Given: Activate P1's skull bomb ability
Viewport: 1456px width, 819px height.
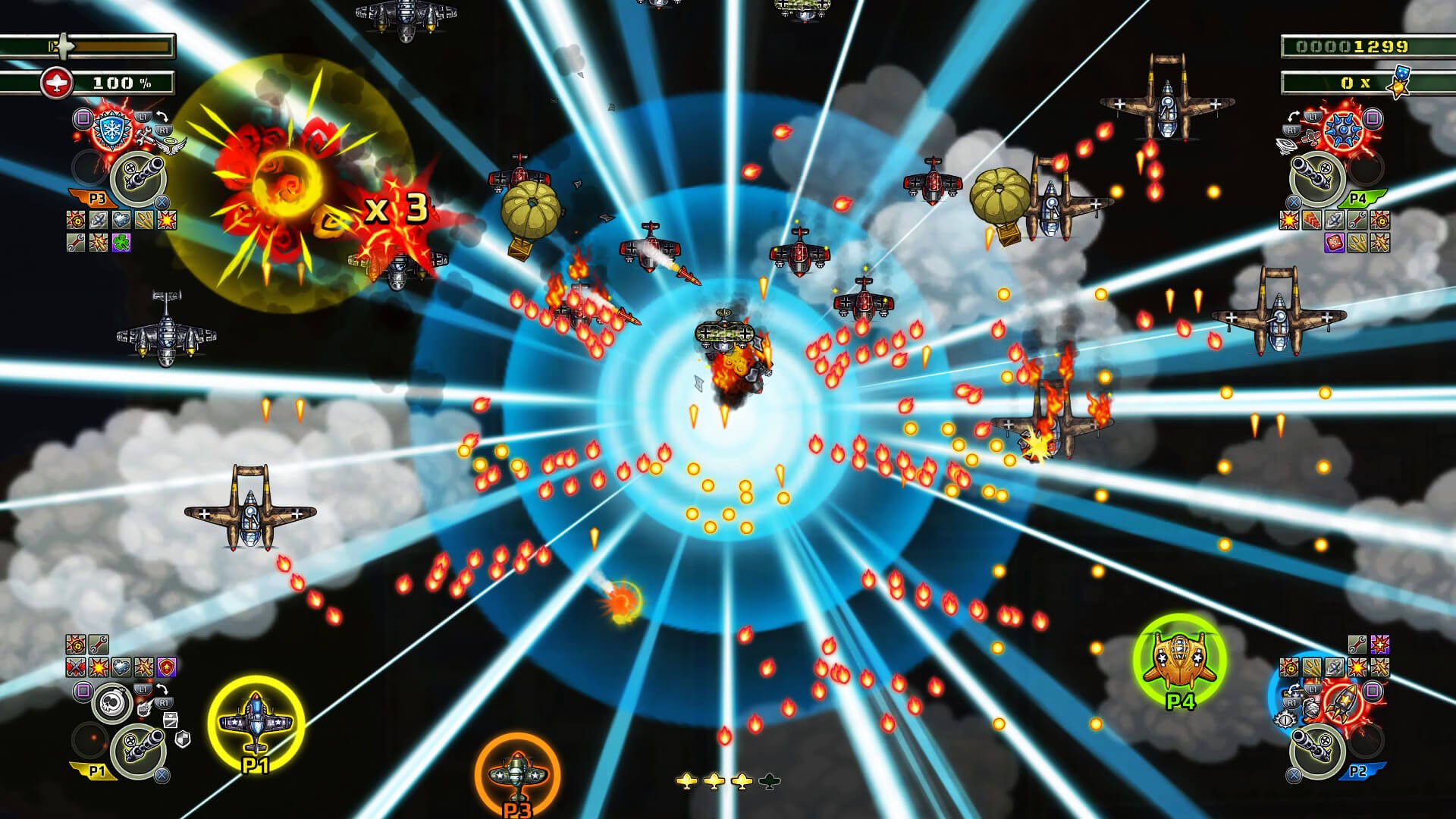Looking at the screenshot, I should [113, 701].
